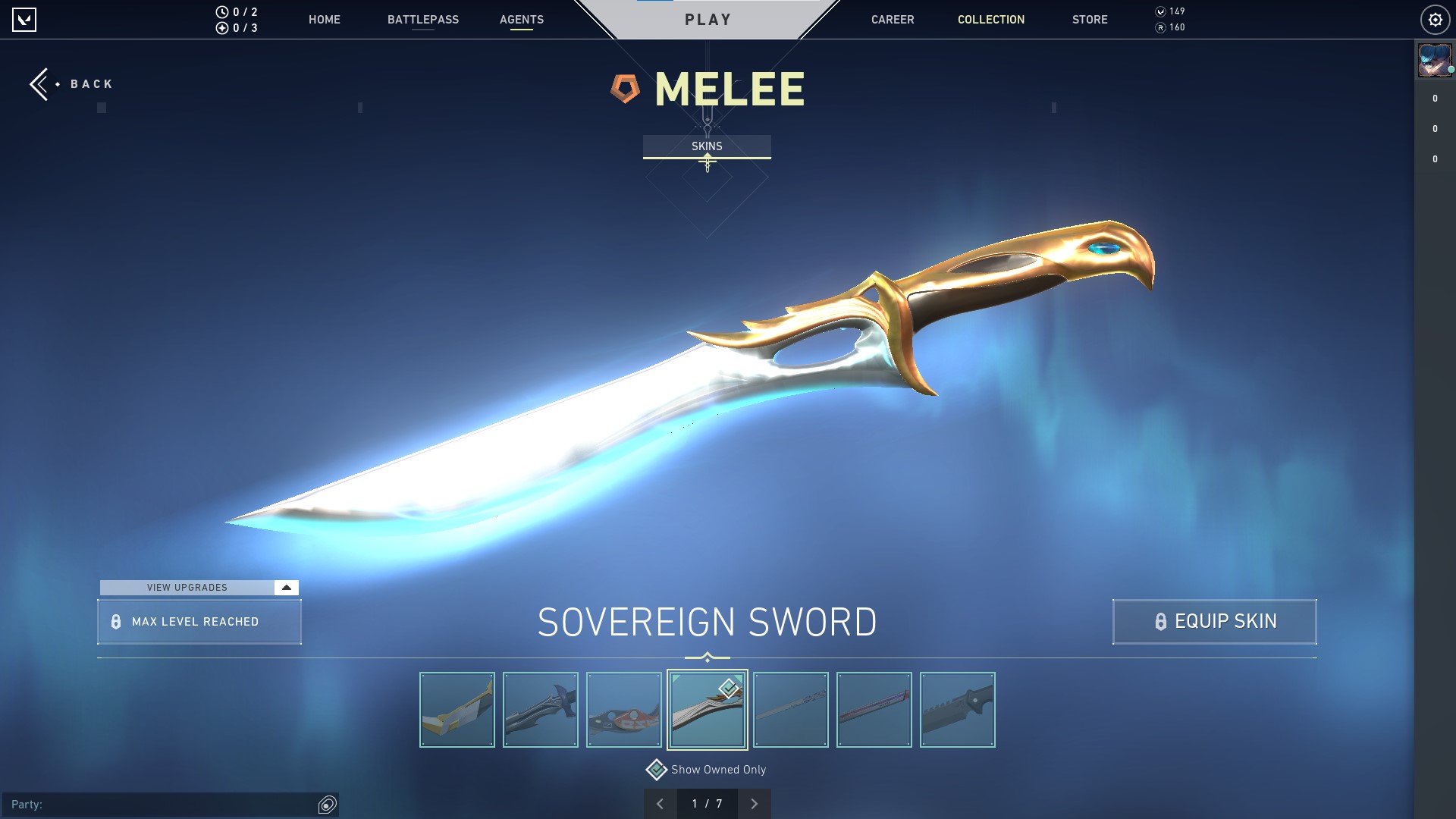1456x819 pixels.
Task: Go back a page using the left chevron
Action: click(659, 802)
